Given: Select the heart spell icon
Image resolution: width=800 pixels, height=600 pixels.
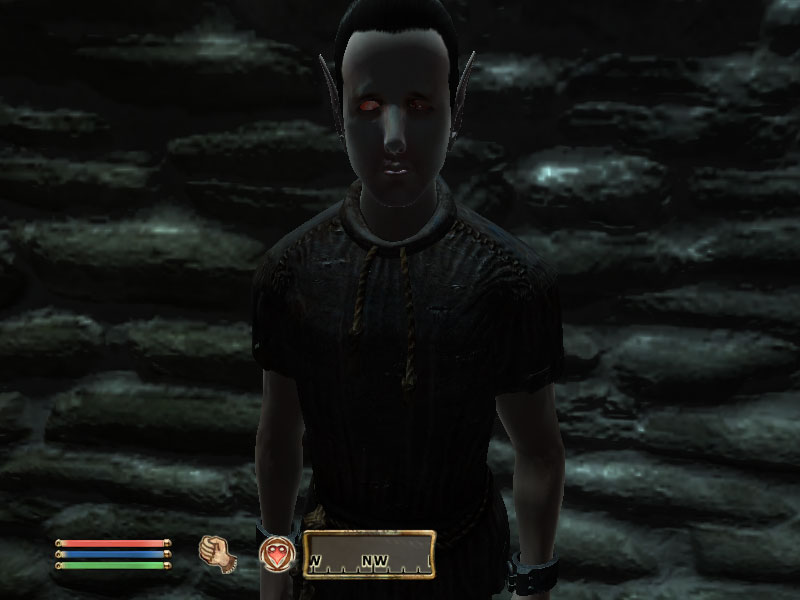Looking at the screenshot, I should pos(275,553).
